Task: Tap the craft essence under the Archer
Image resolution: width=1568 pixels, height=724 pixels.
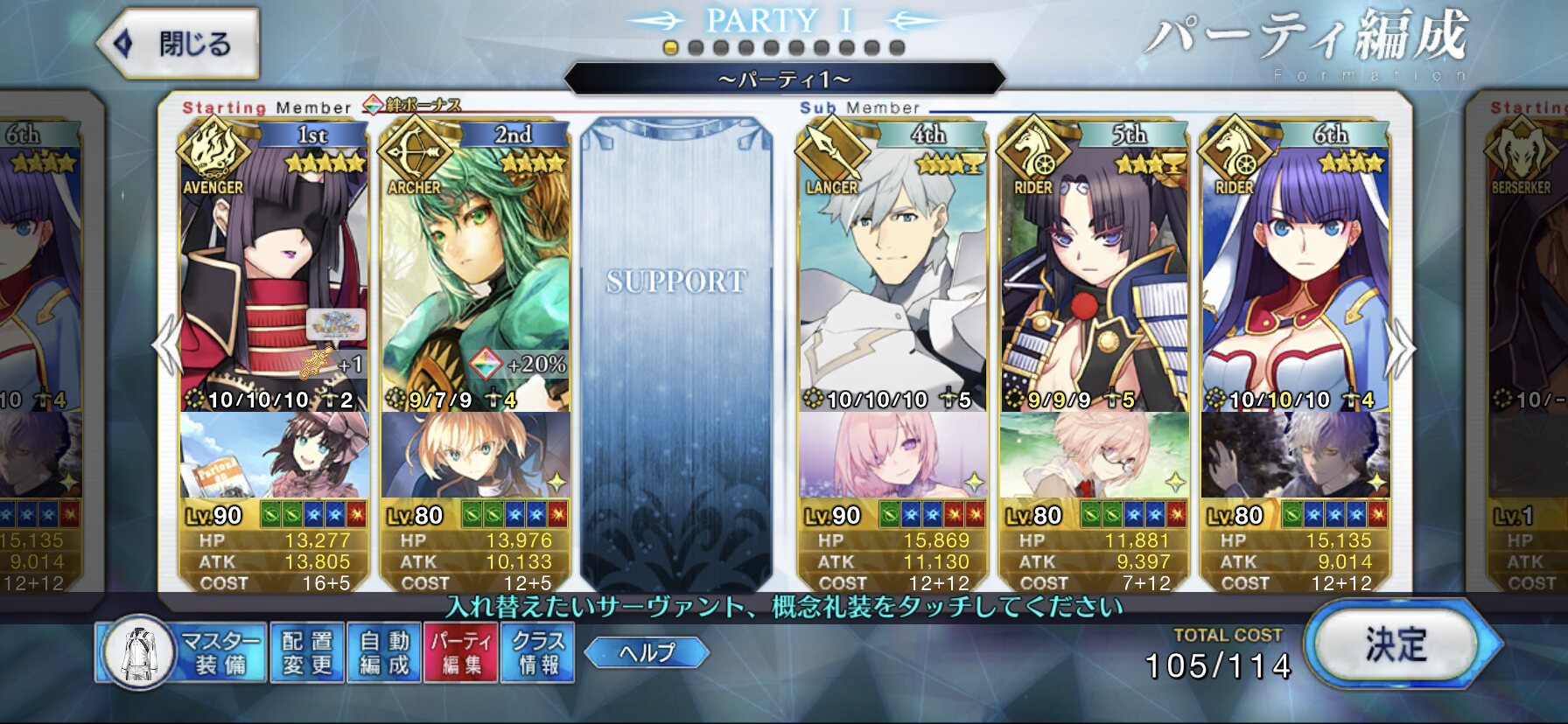Action: point(475,455)
